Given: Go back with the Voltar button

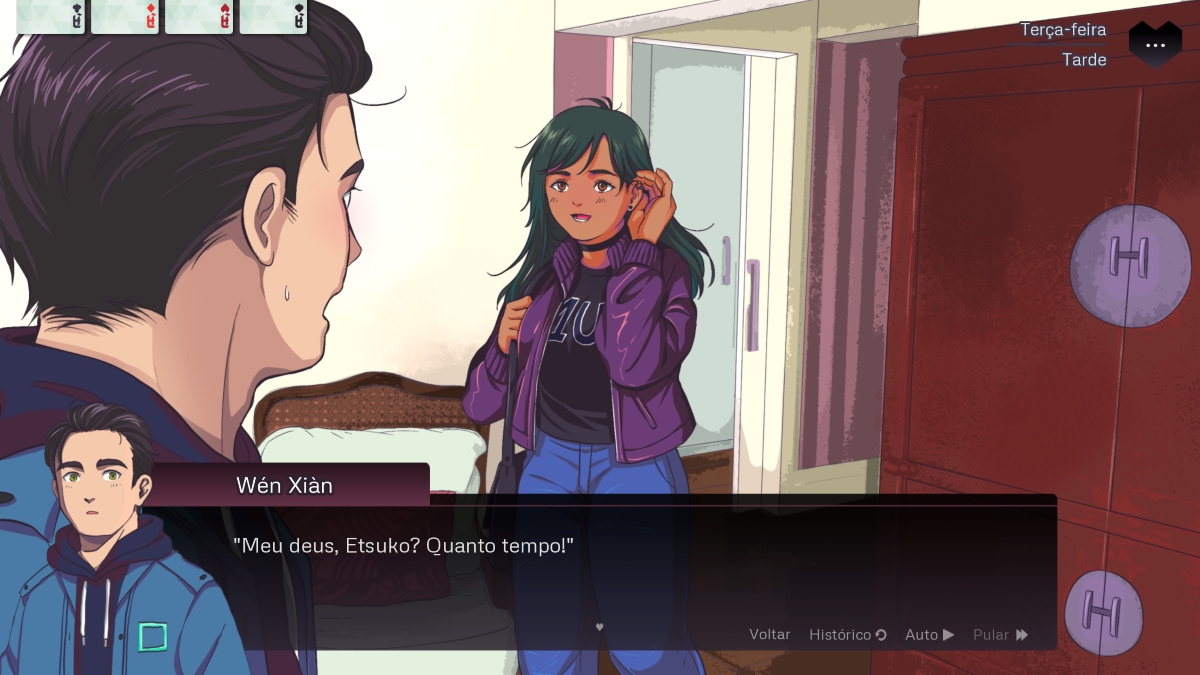Looking at the screenshot, I should (769, 634).
